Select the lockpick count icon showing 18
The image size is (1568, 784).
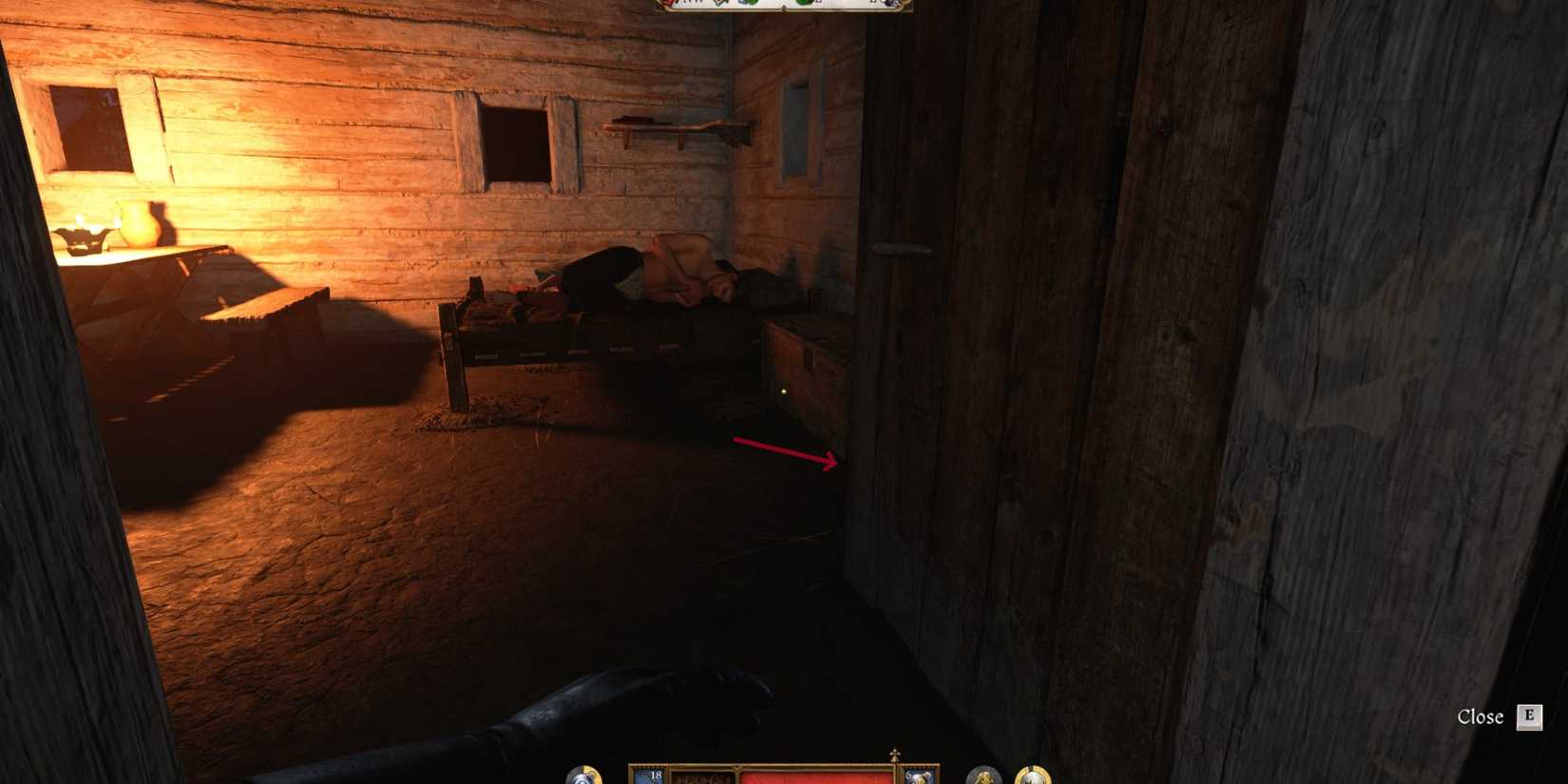(x=656, y=776)
